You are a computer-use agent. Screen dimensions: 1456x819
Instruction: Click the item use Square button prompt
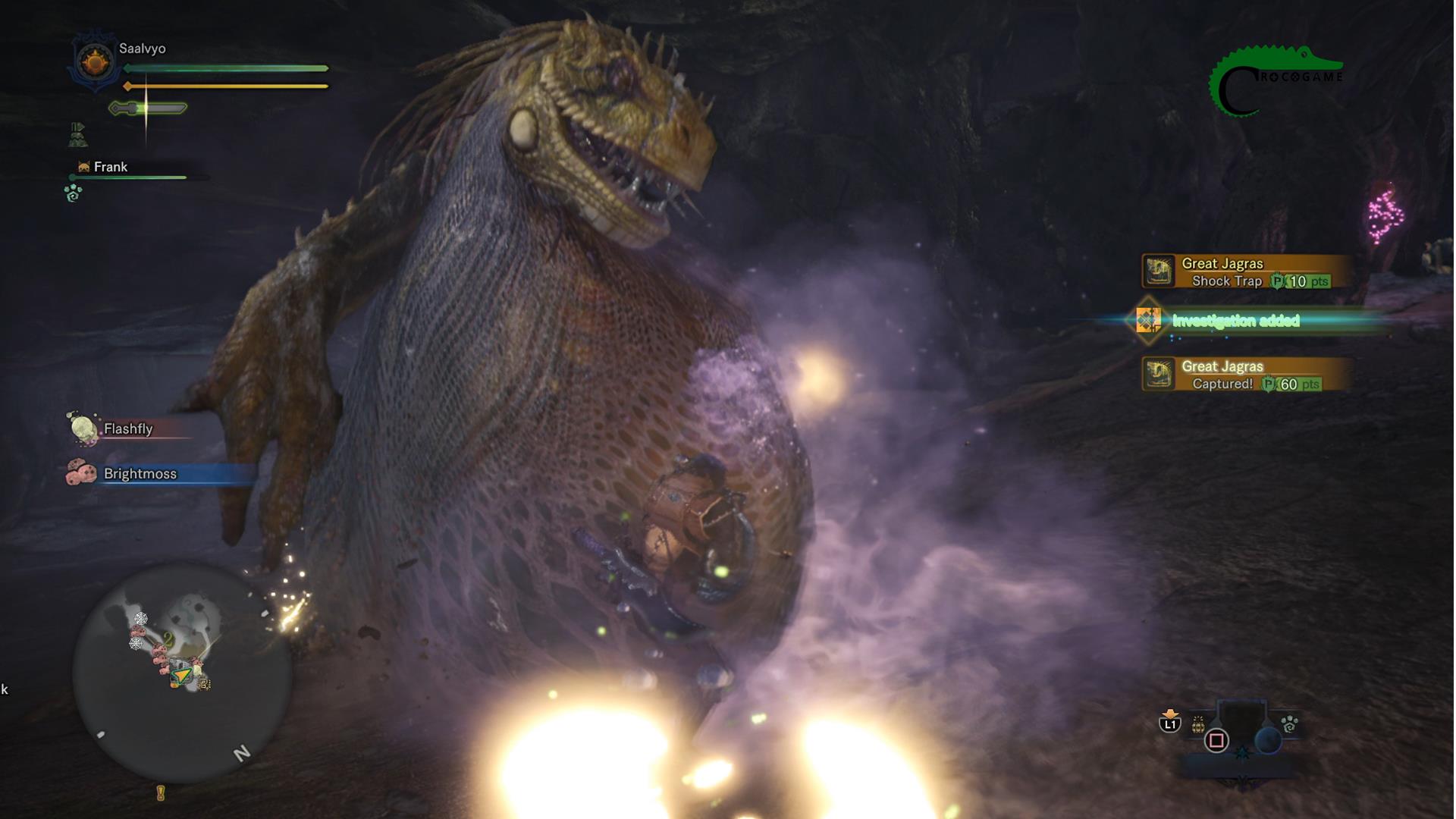click(1216, 741)
